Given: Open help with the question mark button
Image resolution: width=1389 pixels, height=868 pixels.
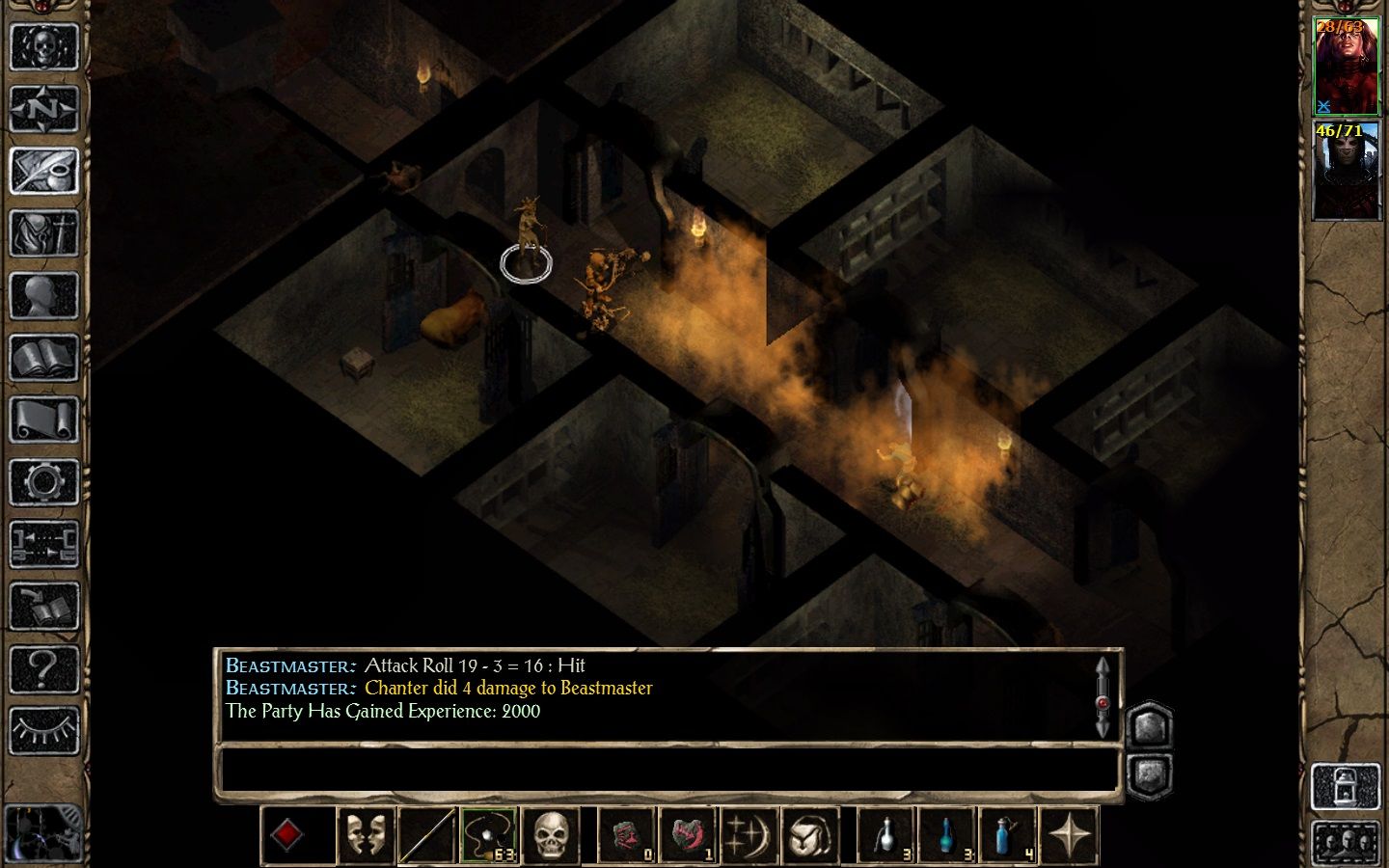Looking at the screenshot, I should point(43,668).
